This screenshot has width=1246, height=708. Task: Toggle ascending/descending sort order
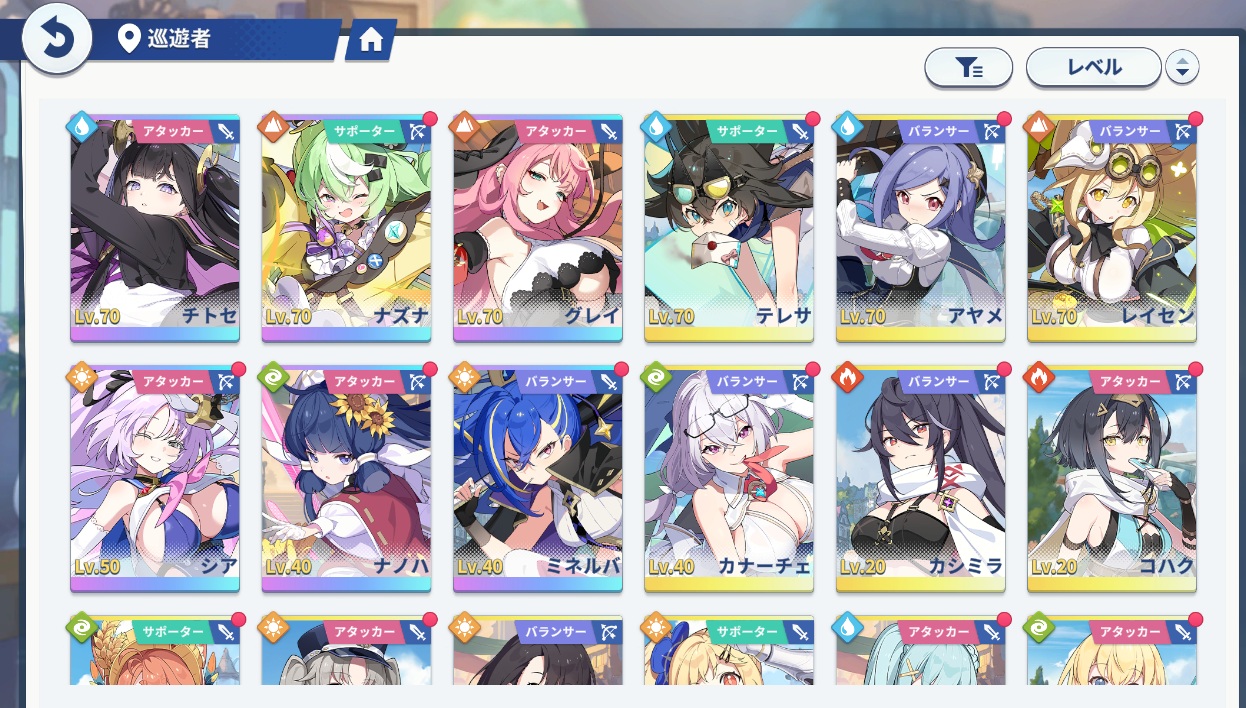tap(1182, 67)
